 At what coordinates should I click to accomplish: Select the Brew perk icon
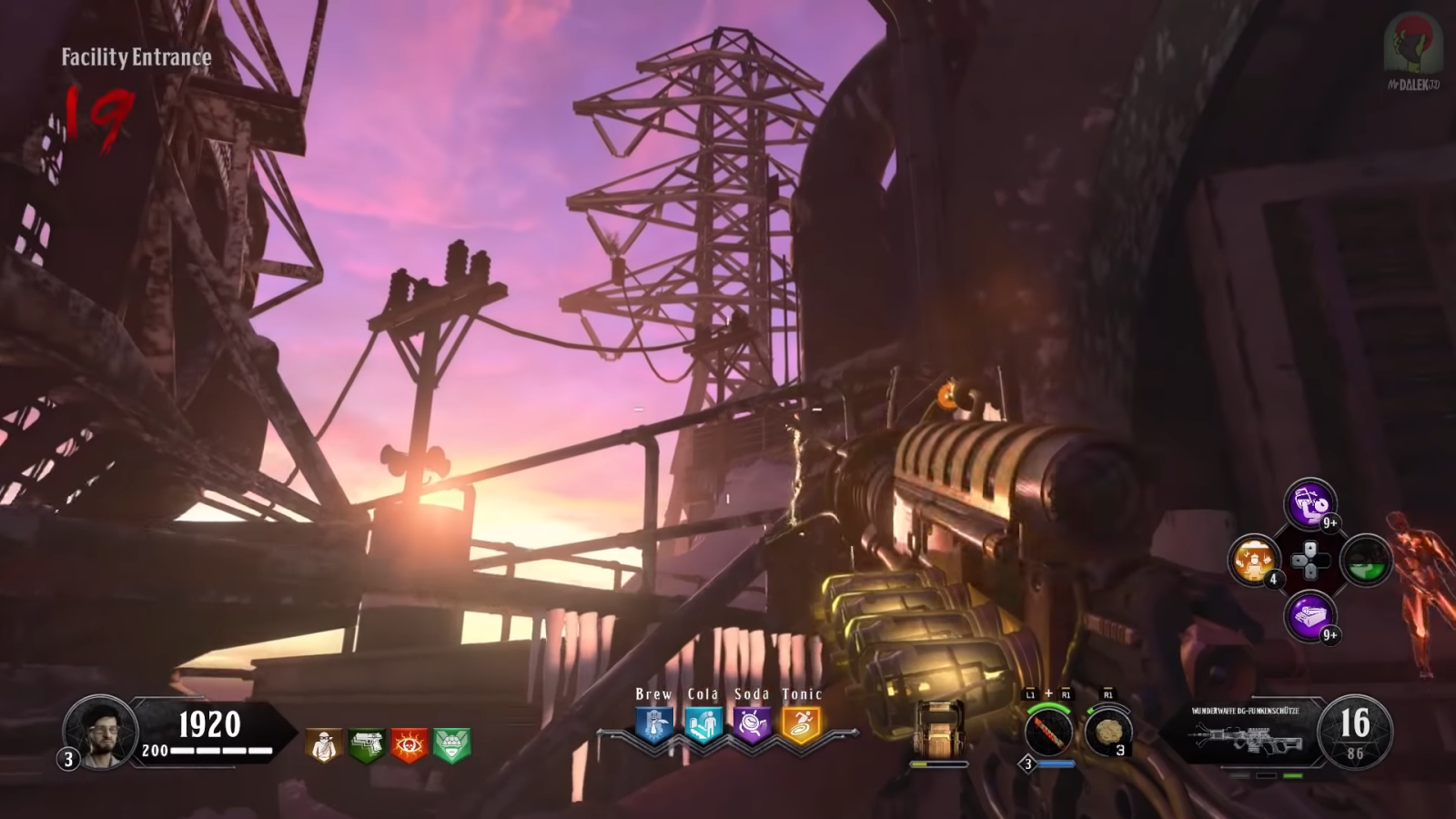[653, 725]
